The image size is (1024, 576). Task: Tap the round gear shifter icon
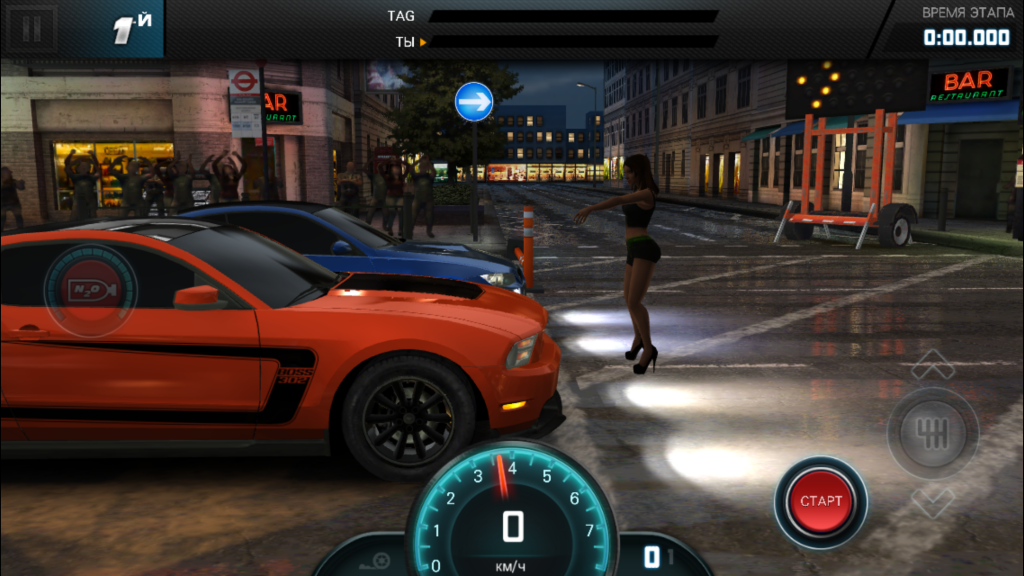point(932,431)
